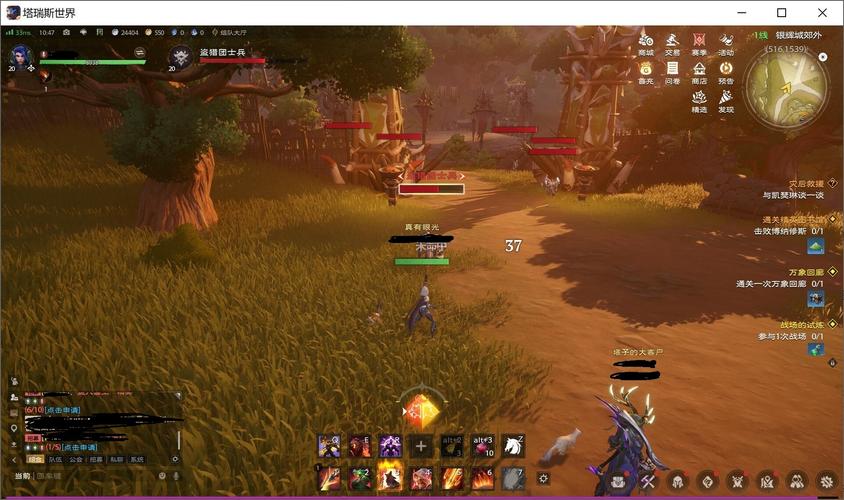Click the white horse mount skill icon

[513, 446]
